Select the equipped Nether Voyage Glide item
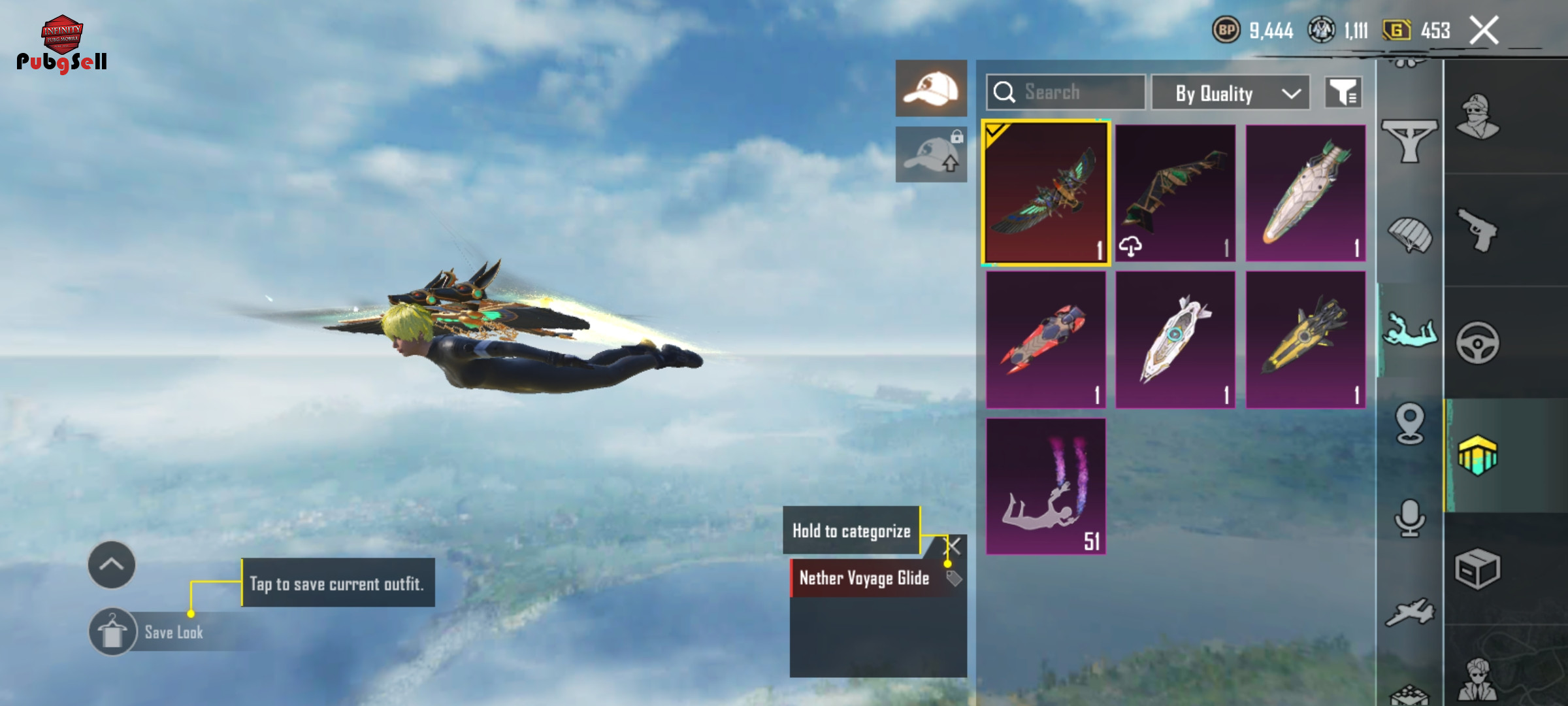This screenshot has height=706, width=1568. (1045, 193)
